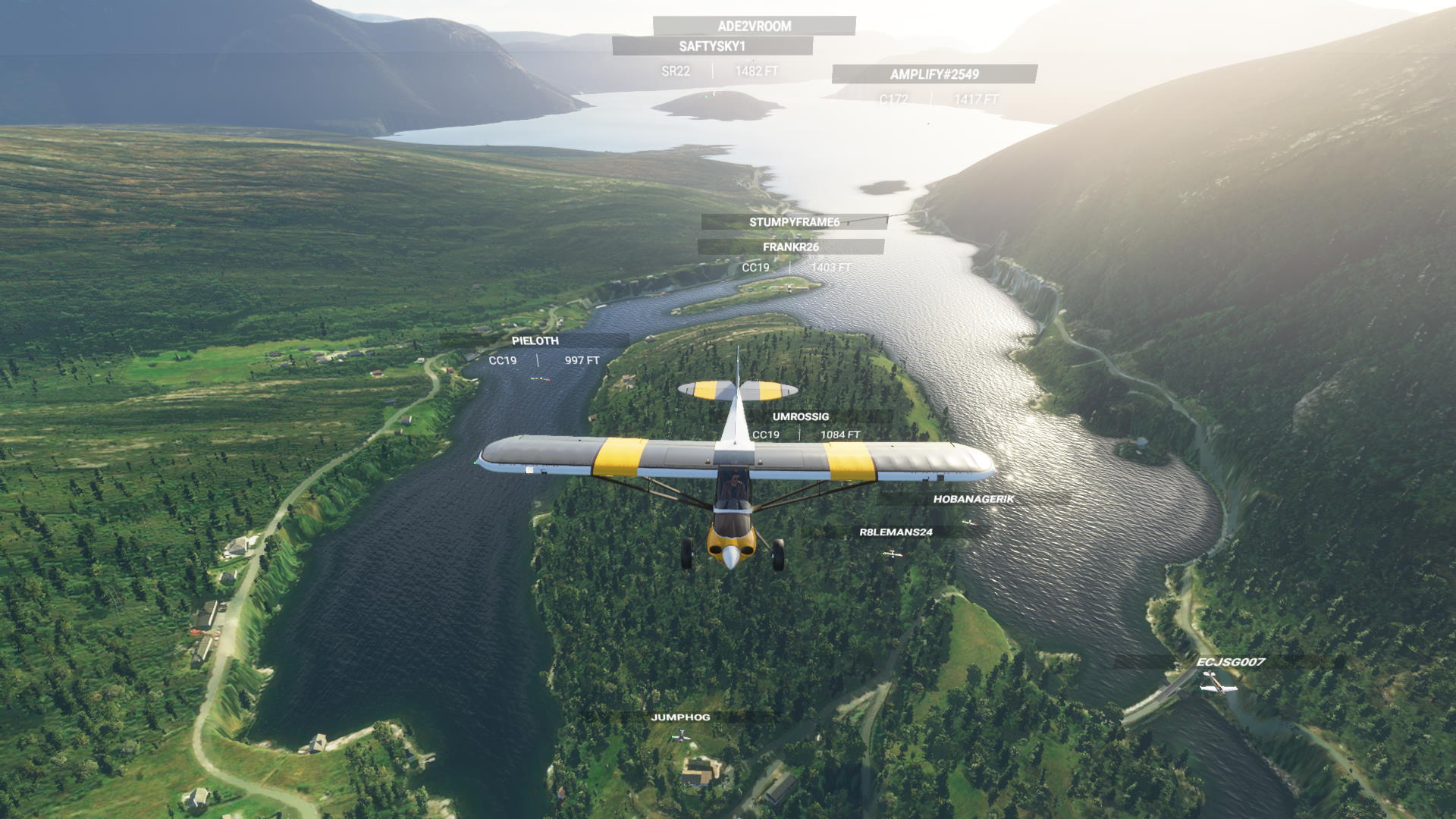The image size is (1456, 819).
Task: Select the ADE2VROOM player nameplate
Action: coord(754,26)
